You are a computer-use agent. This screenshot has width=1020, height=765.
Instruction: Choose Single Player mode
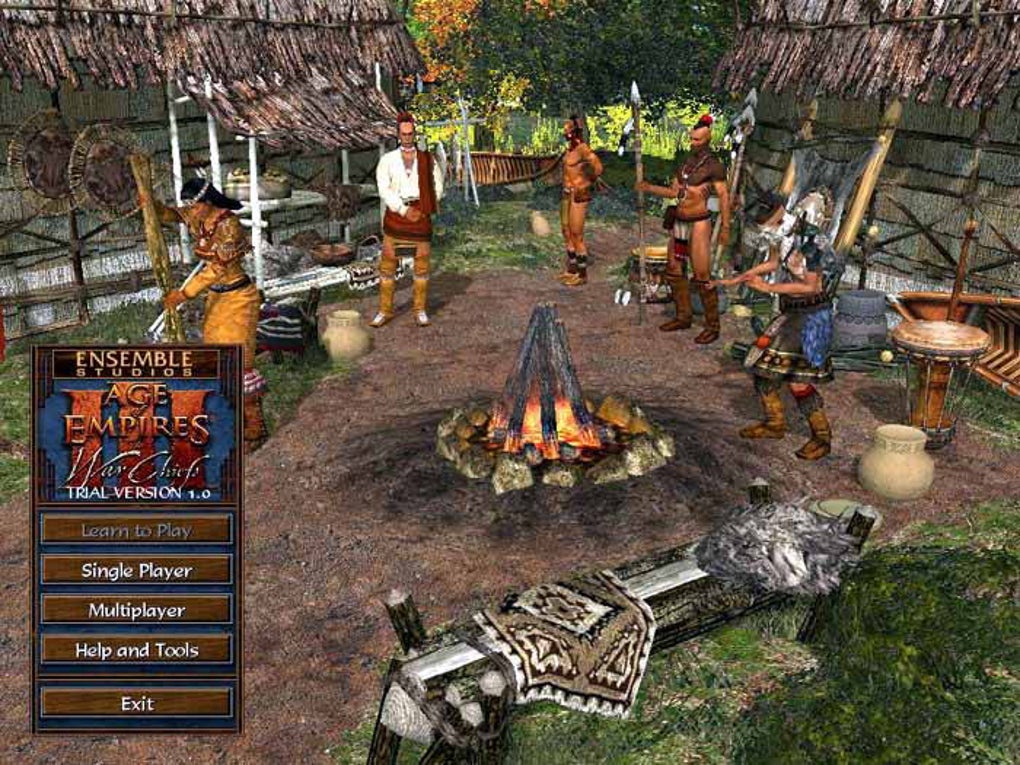click(x=136, y=570)
